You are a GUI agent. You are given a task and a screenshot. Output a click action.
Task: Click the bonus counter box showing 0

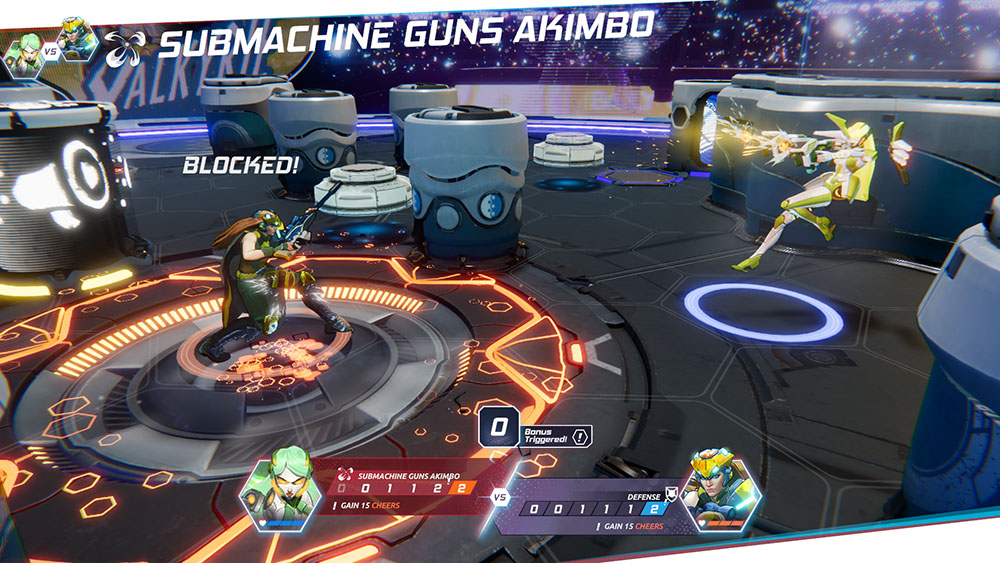click(x=498, y=428)
